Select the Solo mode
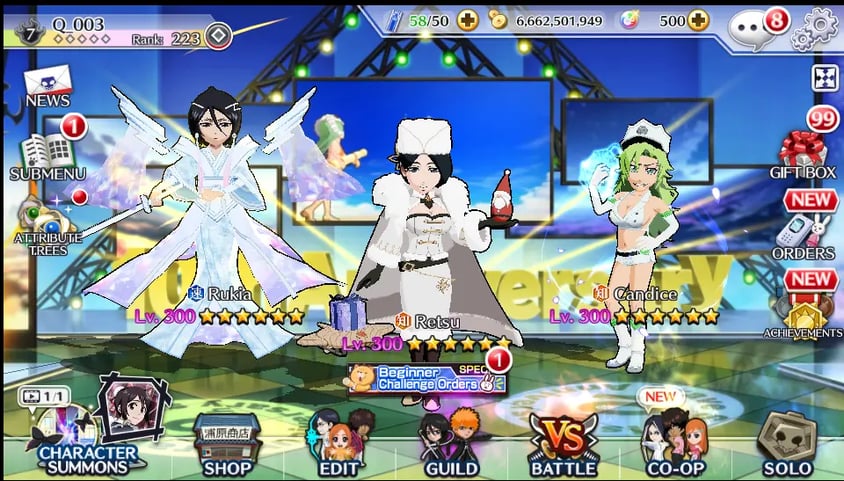844x481 pixels. [787, 441]
